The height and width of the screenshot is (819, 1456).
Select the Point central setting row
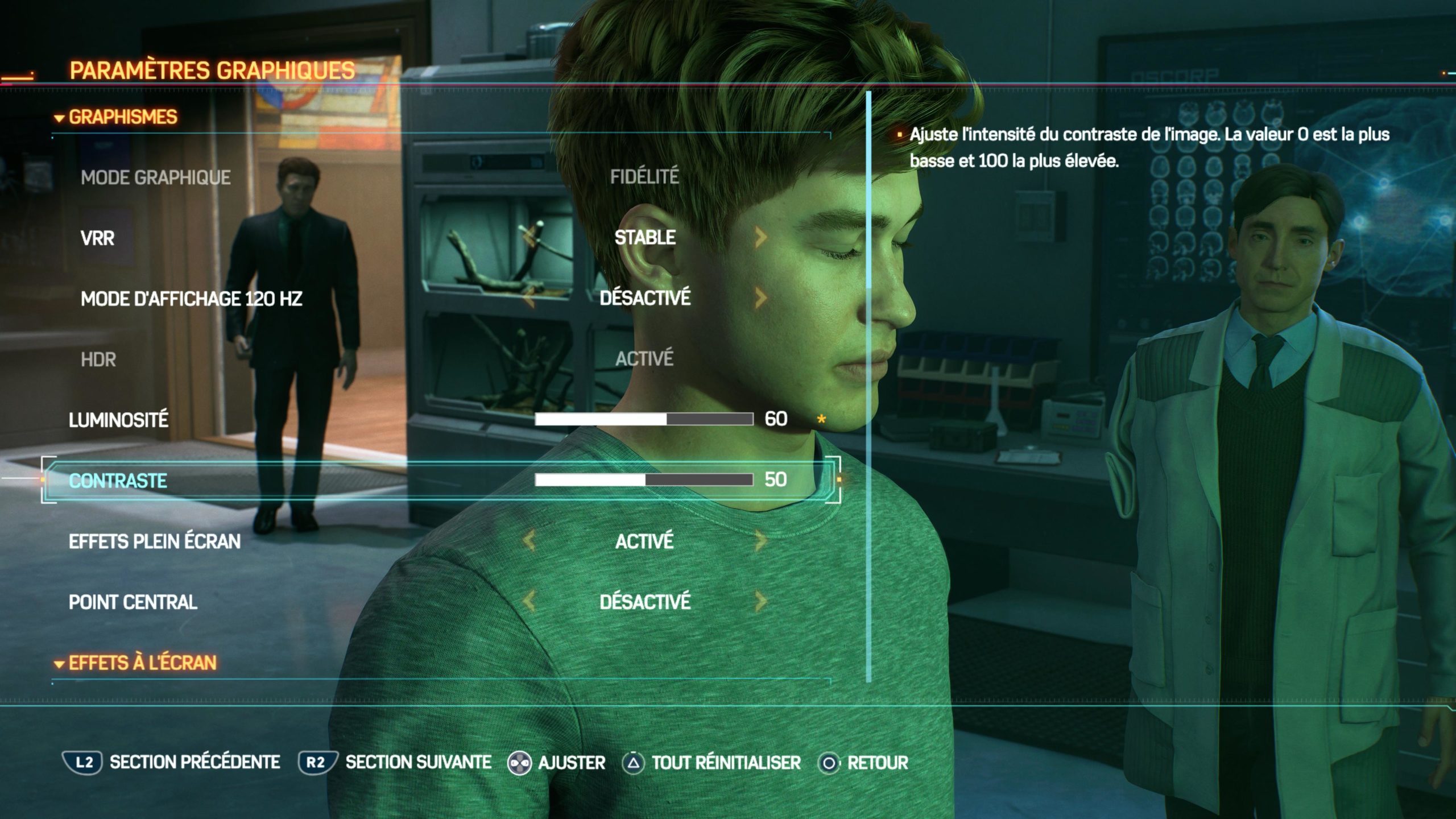click(133, 602)
